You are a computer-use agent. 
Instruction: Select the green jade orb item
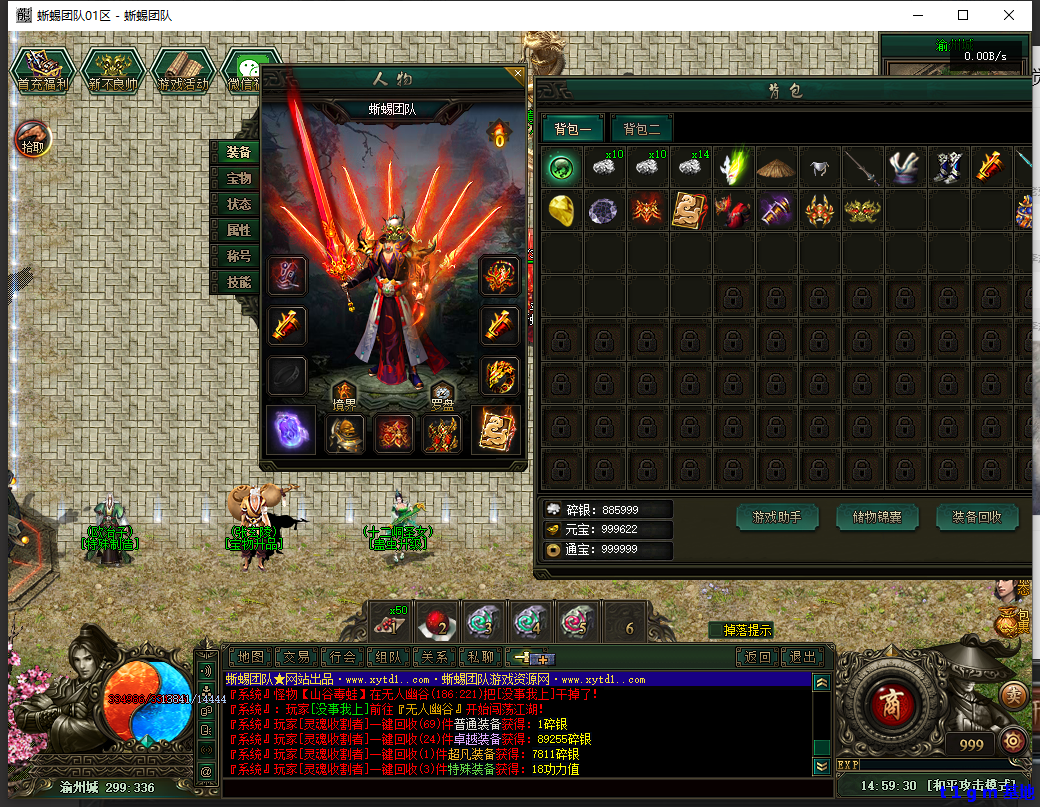(563, 167)
